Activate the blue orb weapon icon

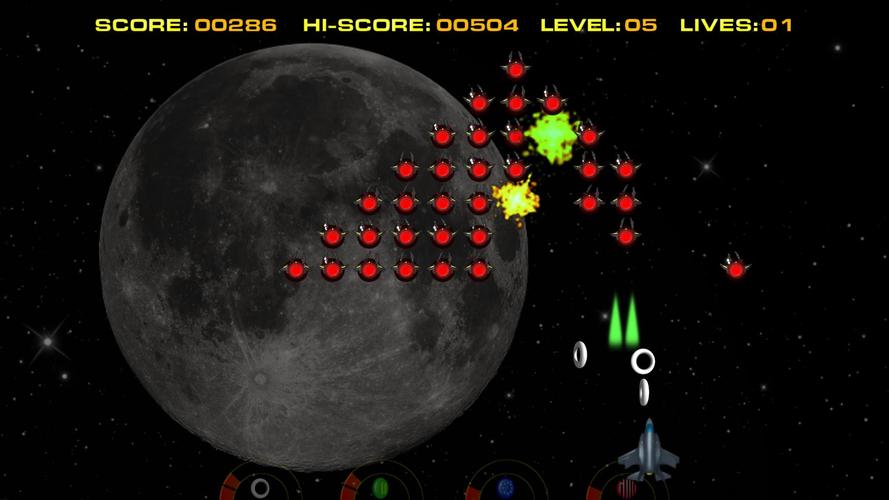click(505, 488)
